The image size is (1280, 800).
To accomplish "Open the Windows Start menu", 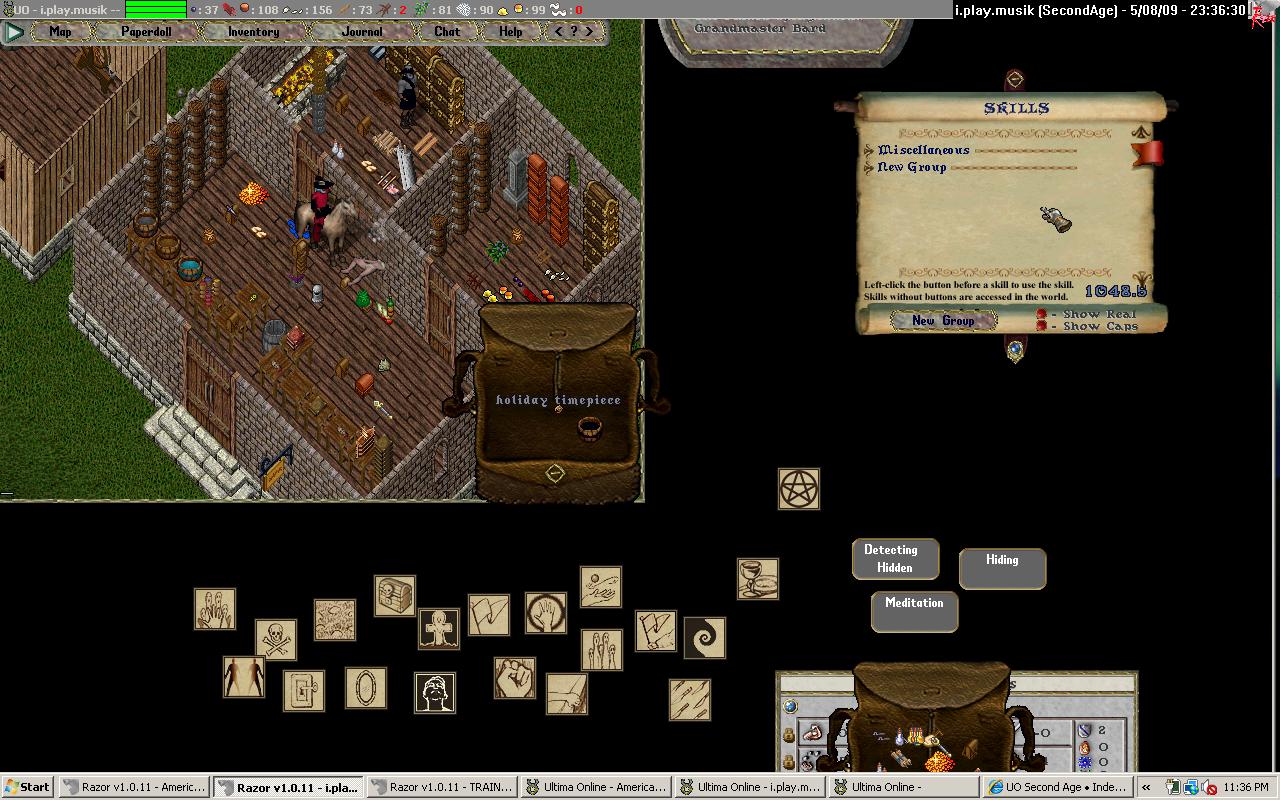I will (28, 787).
